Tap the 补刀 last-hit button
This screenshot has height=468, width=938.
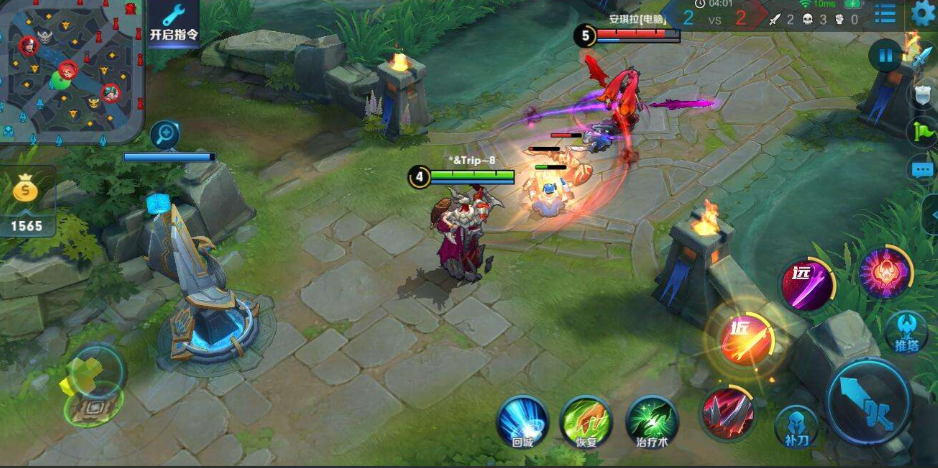[x=796, y=426]
